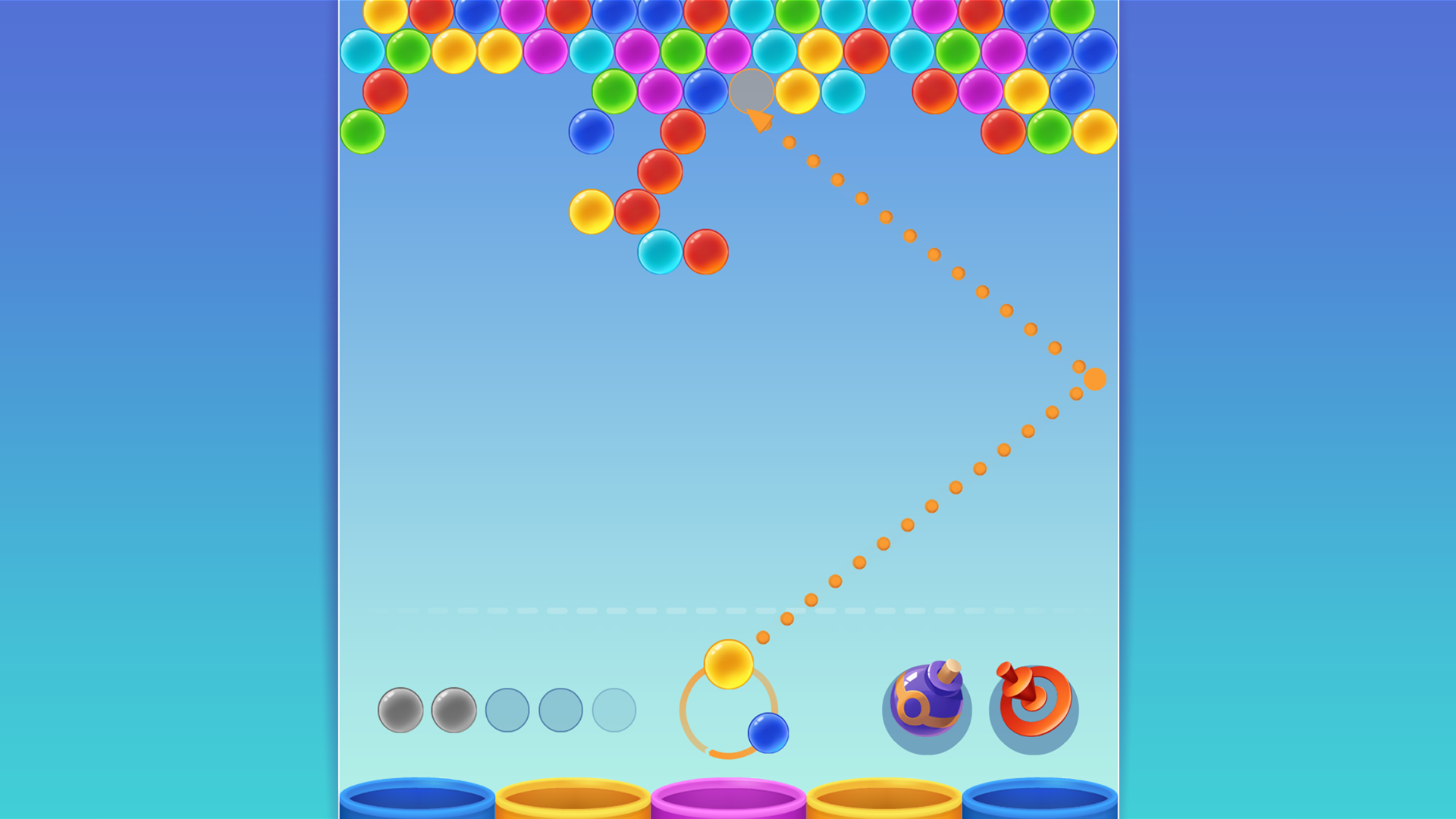Tap the arrow cursor above the grey bubble
Image resolution: width=1456 pixels, height=819 pixels.
click(x=758, y=121)
